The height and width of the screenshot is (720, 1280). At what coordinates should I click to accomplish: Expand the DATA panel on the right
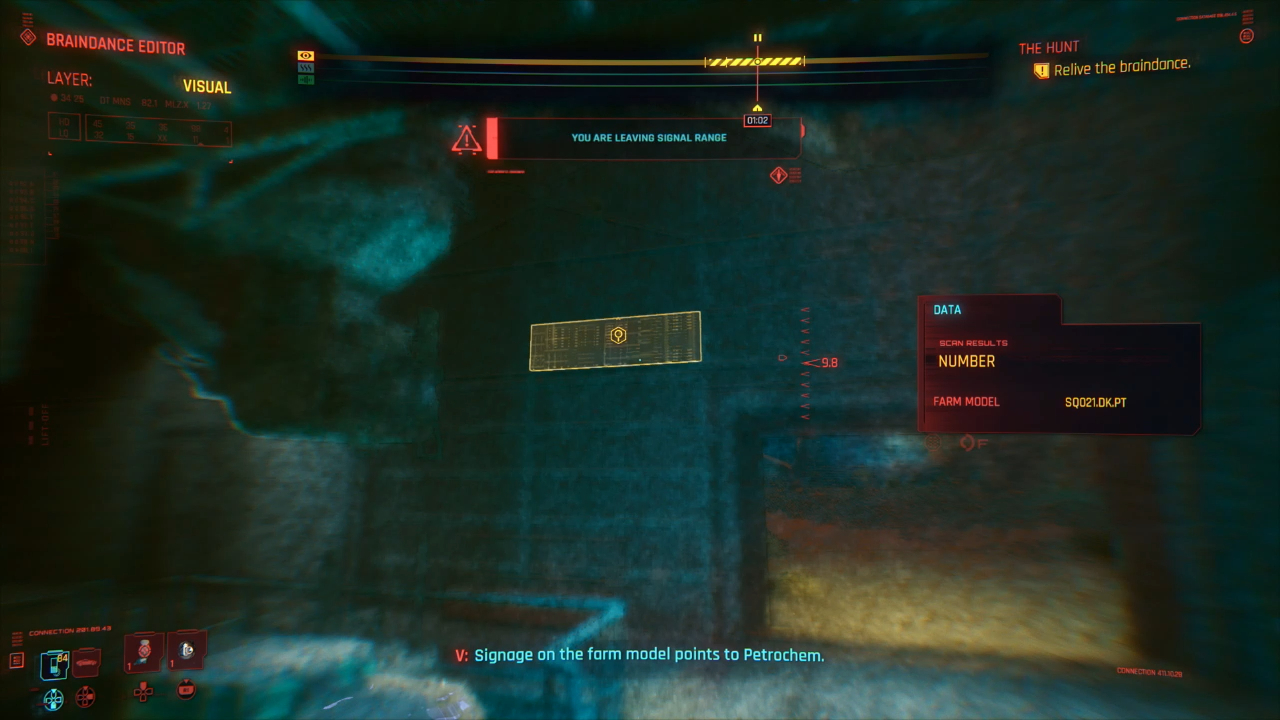[x=946, y=310]
